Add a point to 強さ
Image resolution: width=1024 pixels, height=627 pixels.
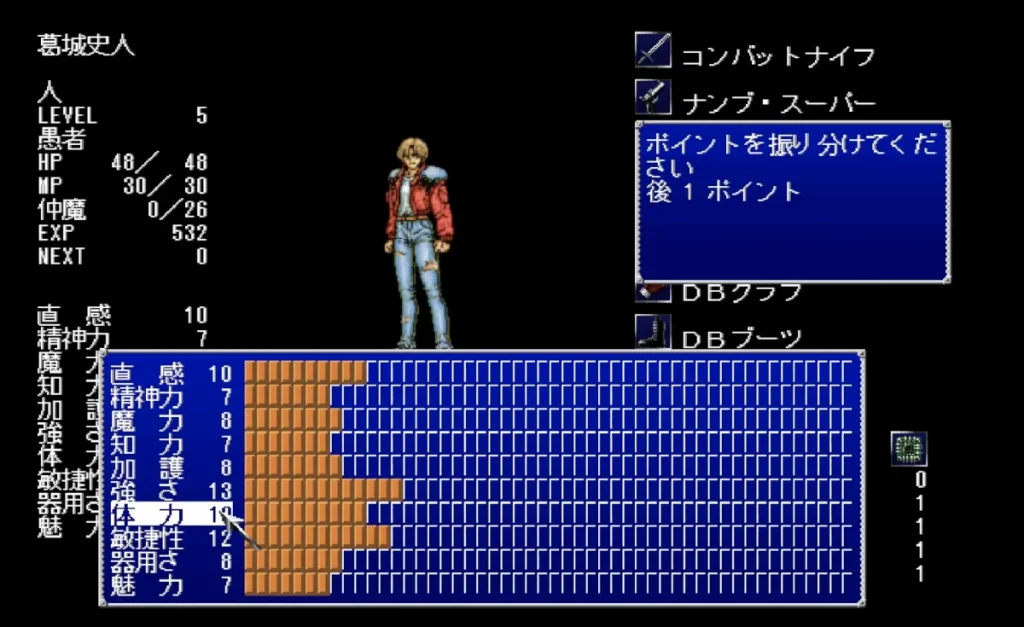click(170, 490)
